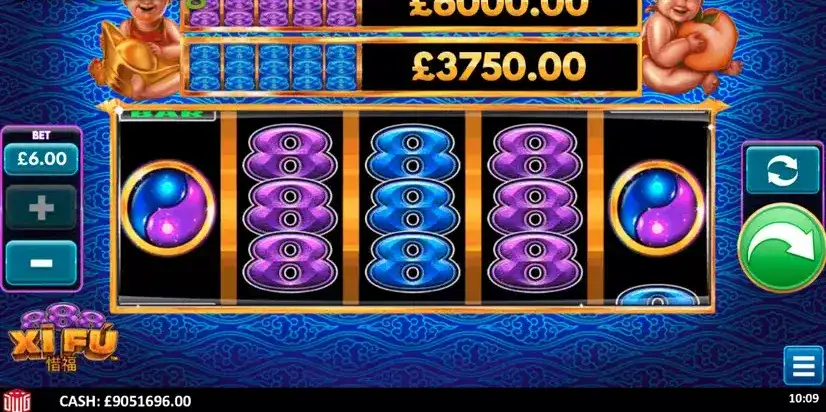
Task: Activate the autospin circular arrows button
Action: point(783,170)
